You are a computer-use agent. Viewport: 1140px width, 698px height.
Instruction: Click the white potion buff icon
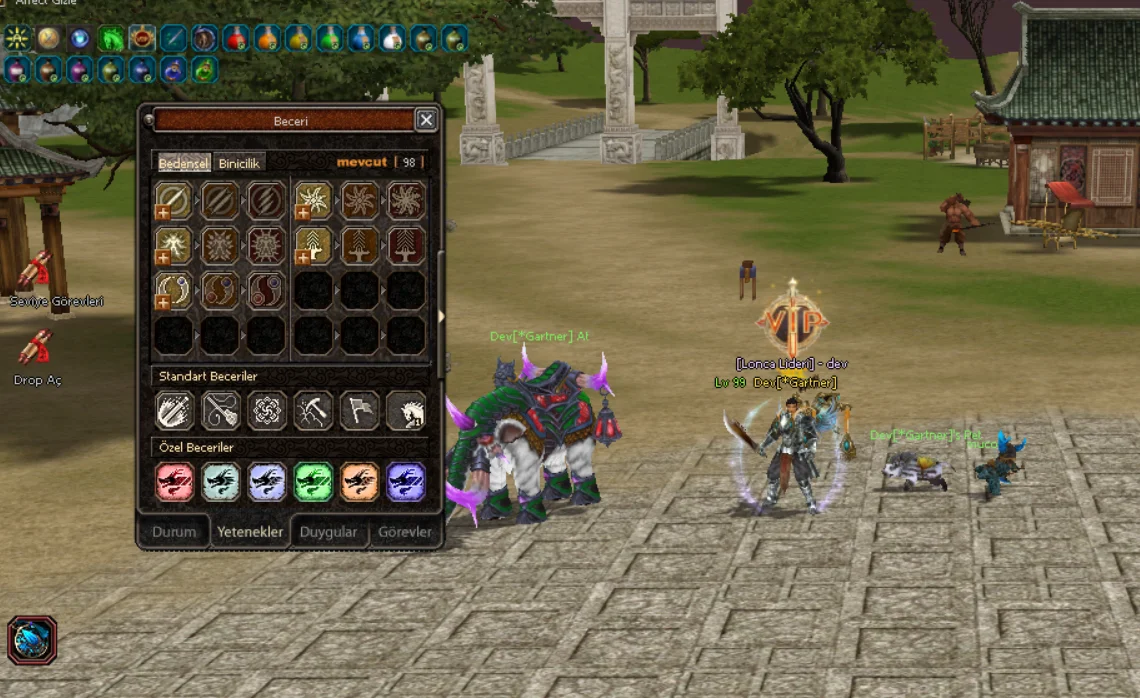tap(392, 39)
